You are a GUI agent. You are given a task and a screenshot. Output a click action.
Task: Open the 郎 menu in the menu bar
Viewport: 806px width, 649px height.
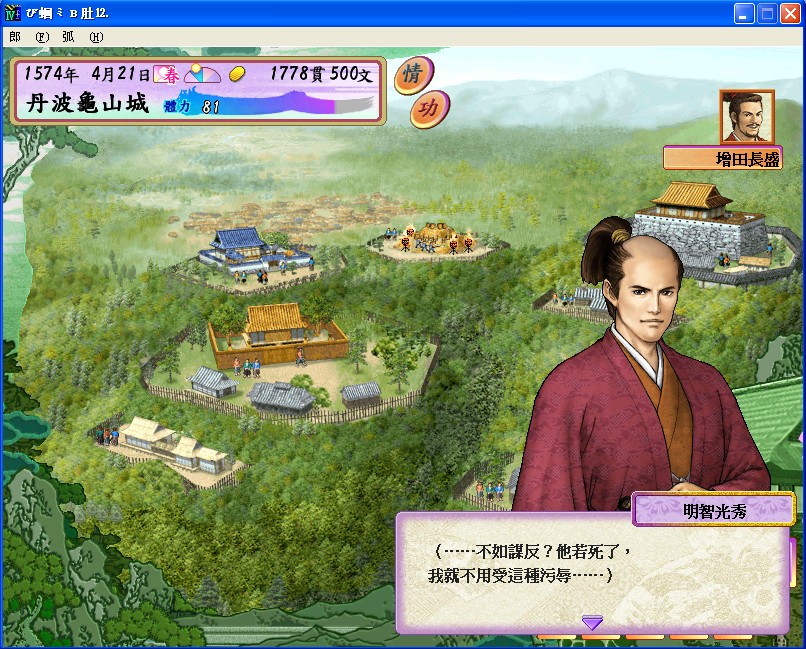point(15,37)
